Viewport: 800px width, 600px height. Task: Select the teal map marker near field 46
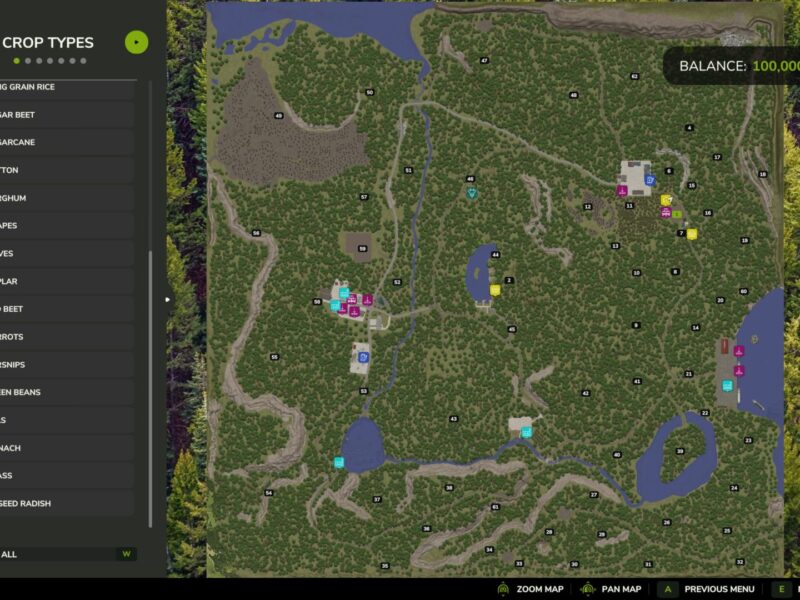[x=472, y=193]
